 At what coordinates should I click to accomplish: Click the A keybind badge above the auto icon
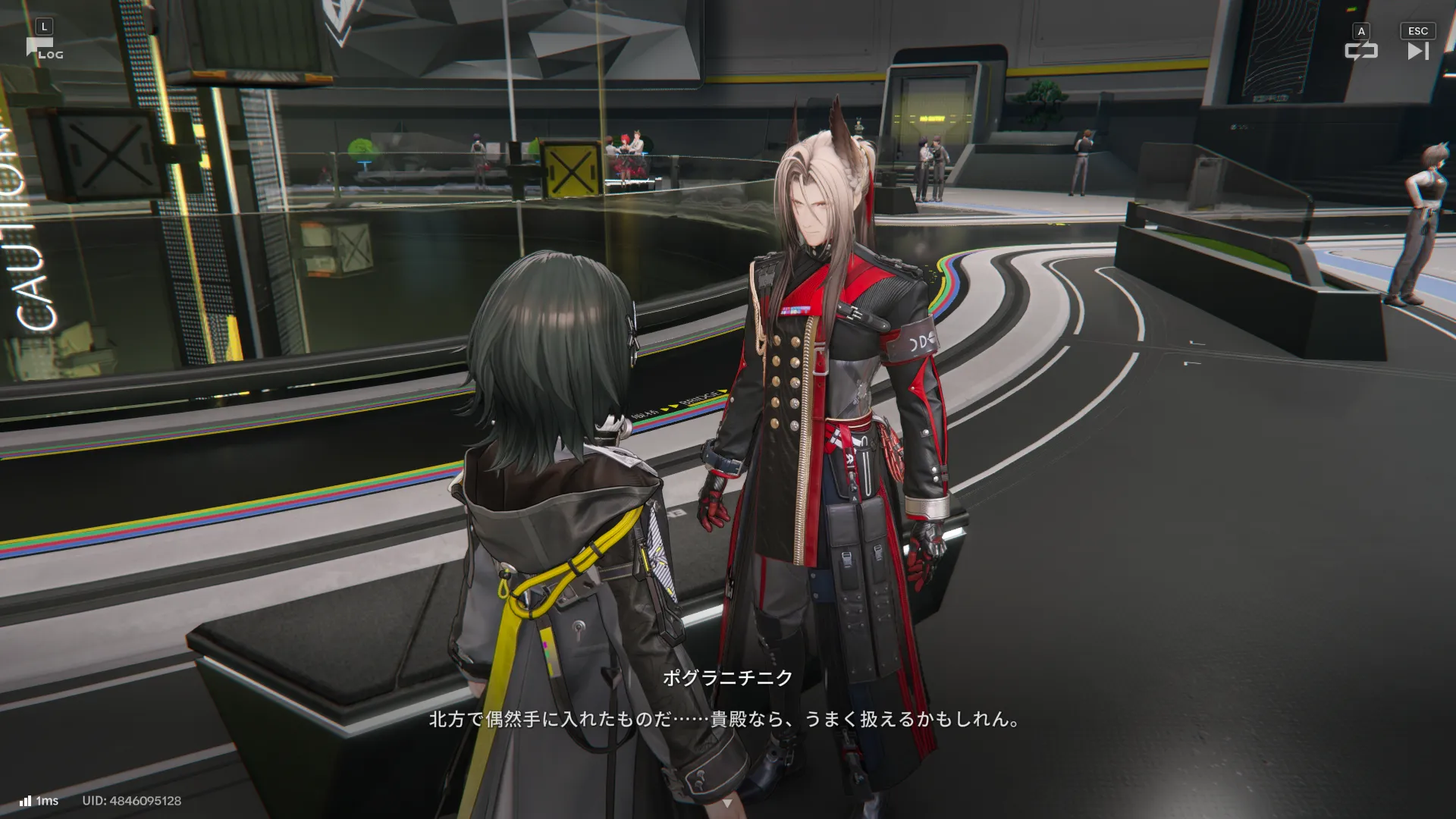tap(1363, 30)
